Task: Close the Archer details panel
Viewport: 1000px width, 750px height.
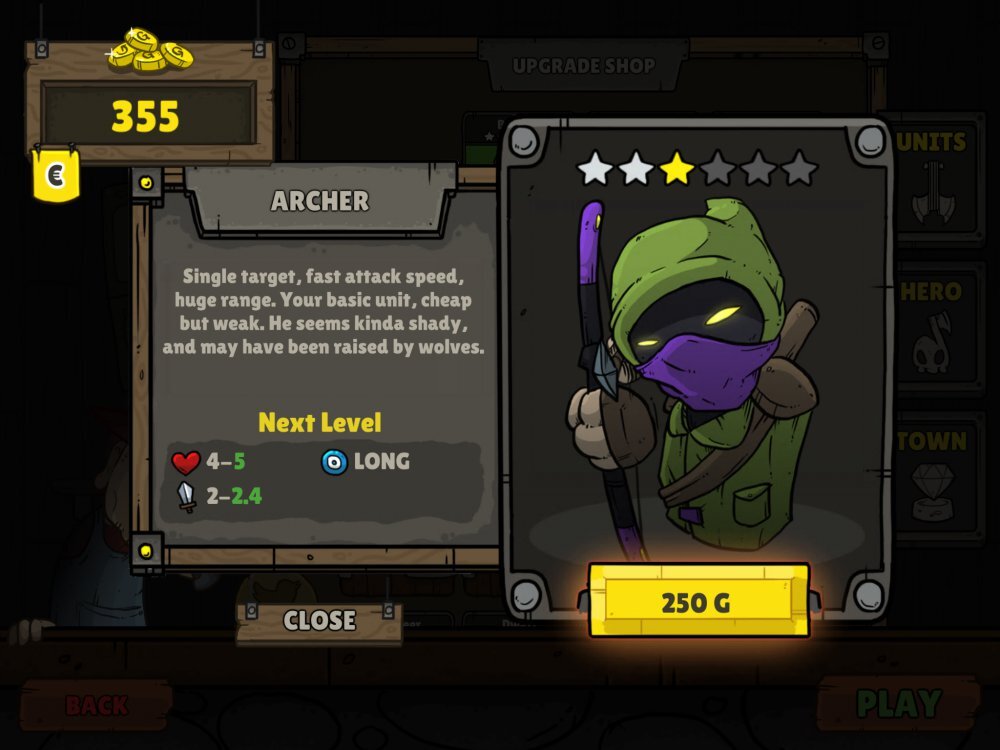Action: [x=319, y=621]
